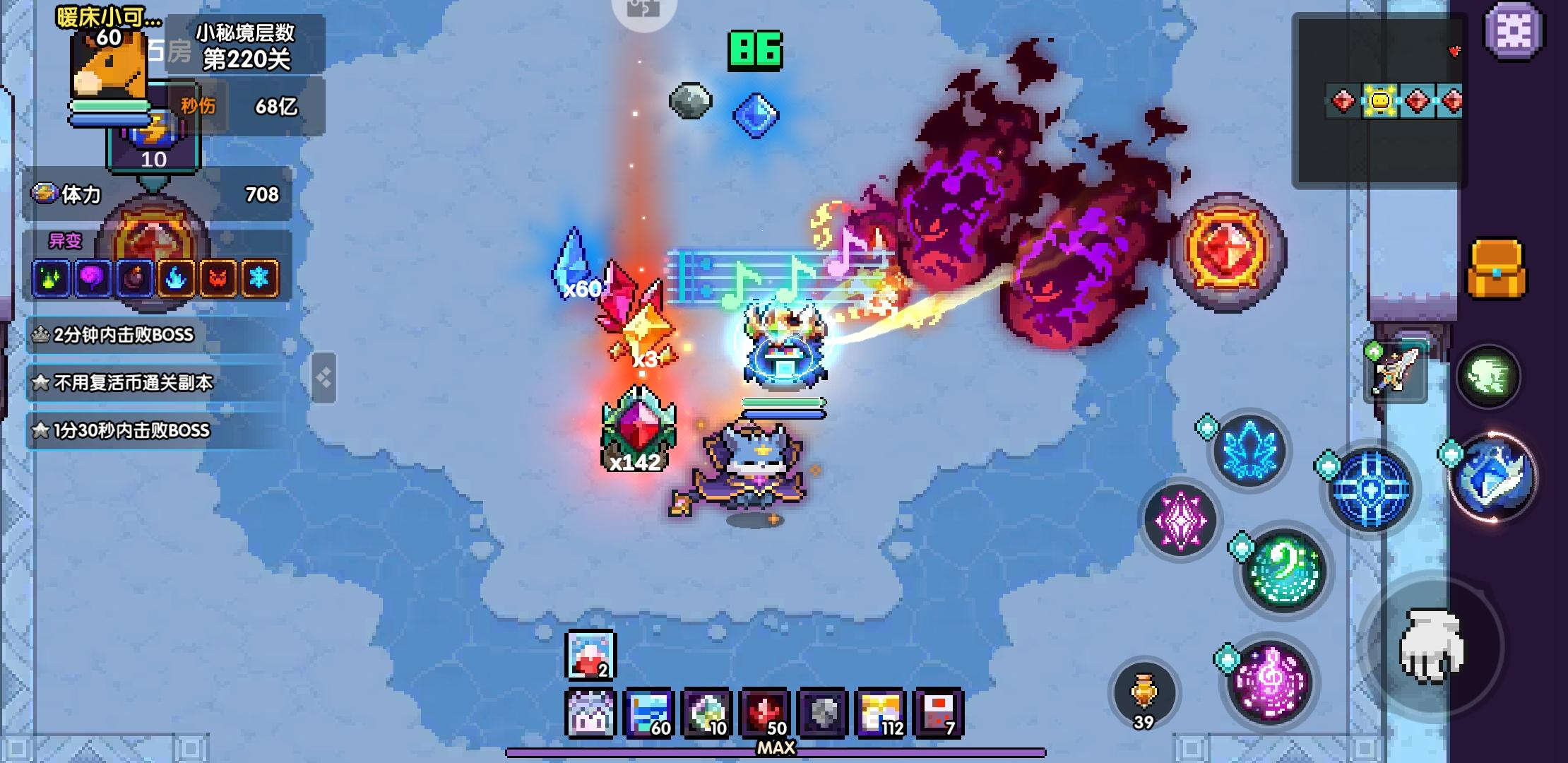The height and width of the screenshot is (763, 1568).
Task: Expand the gem equipment bar below minimap
Action: [x=1388, y=101]
